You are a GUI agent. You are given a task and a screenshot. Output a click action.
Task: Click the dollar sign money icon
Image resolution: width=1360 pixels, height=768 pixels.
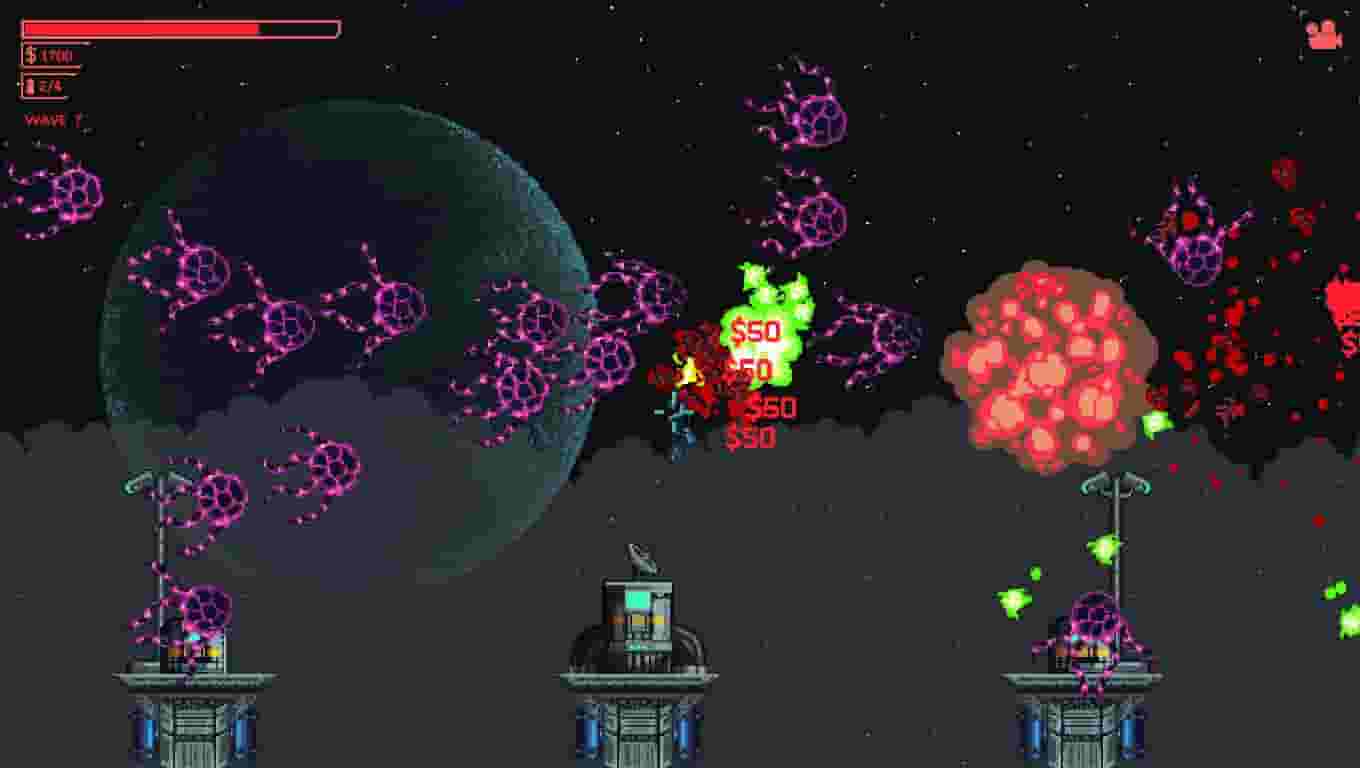[29, 56]
